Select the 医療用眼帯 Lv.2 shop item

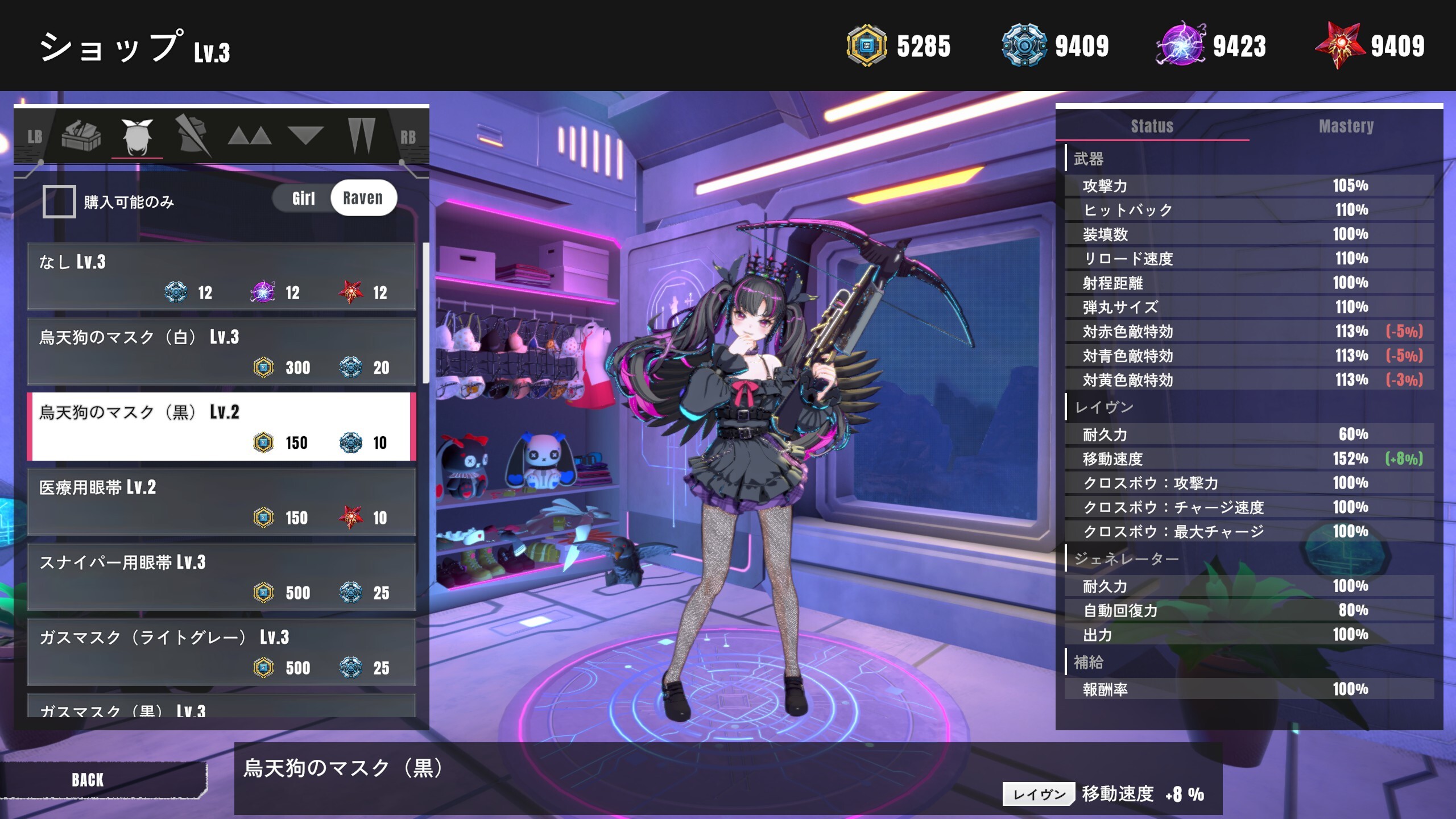222,500
